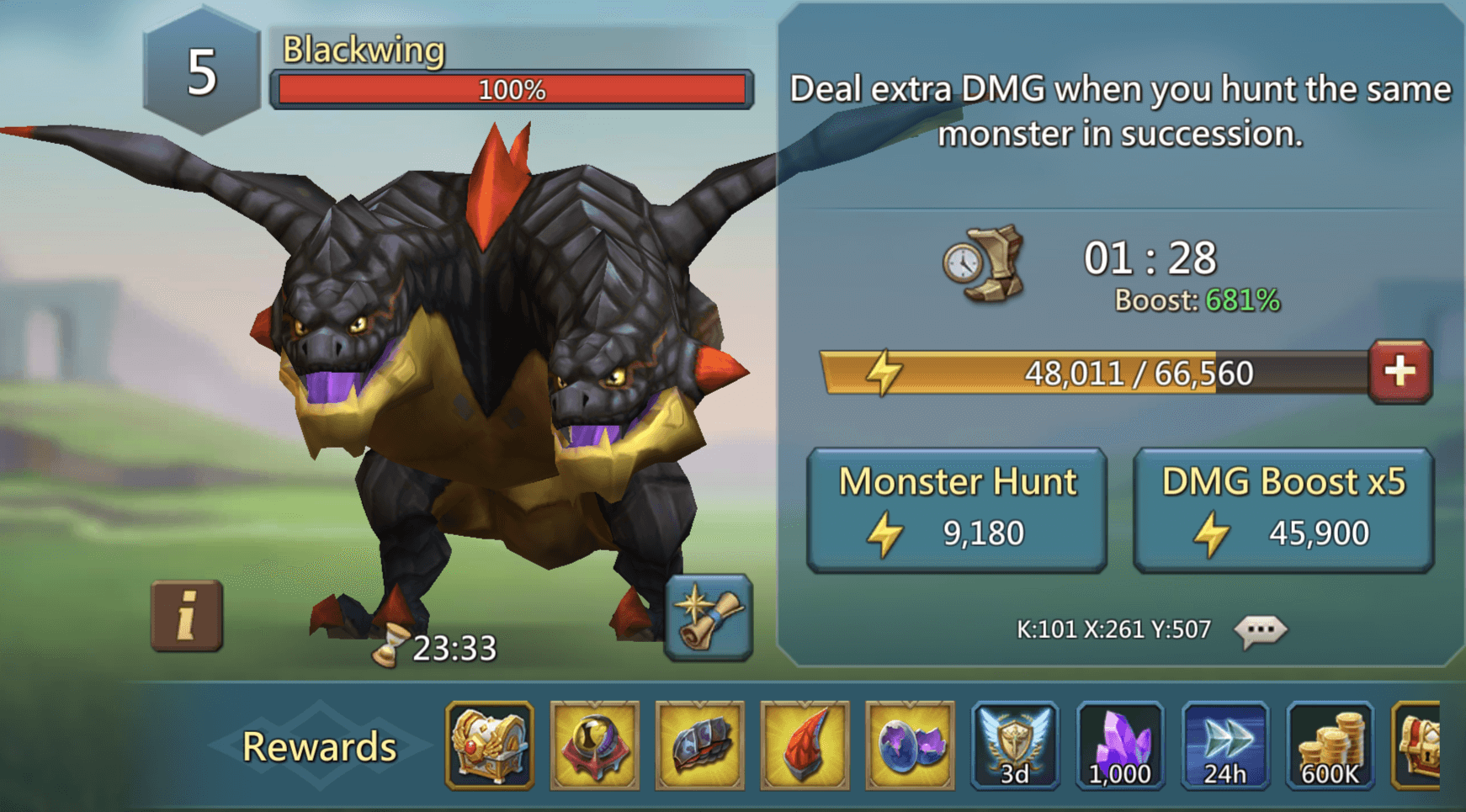
Task: Click the hourglass beside the respawn timer
Action: 391,646
